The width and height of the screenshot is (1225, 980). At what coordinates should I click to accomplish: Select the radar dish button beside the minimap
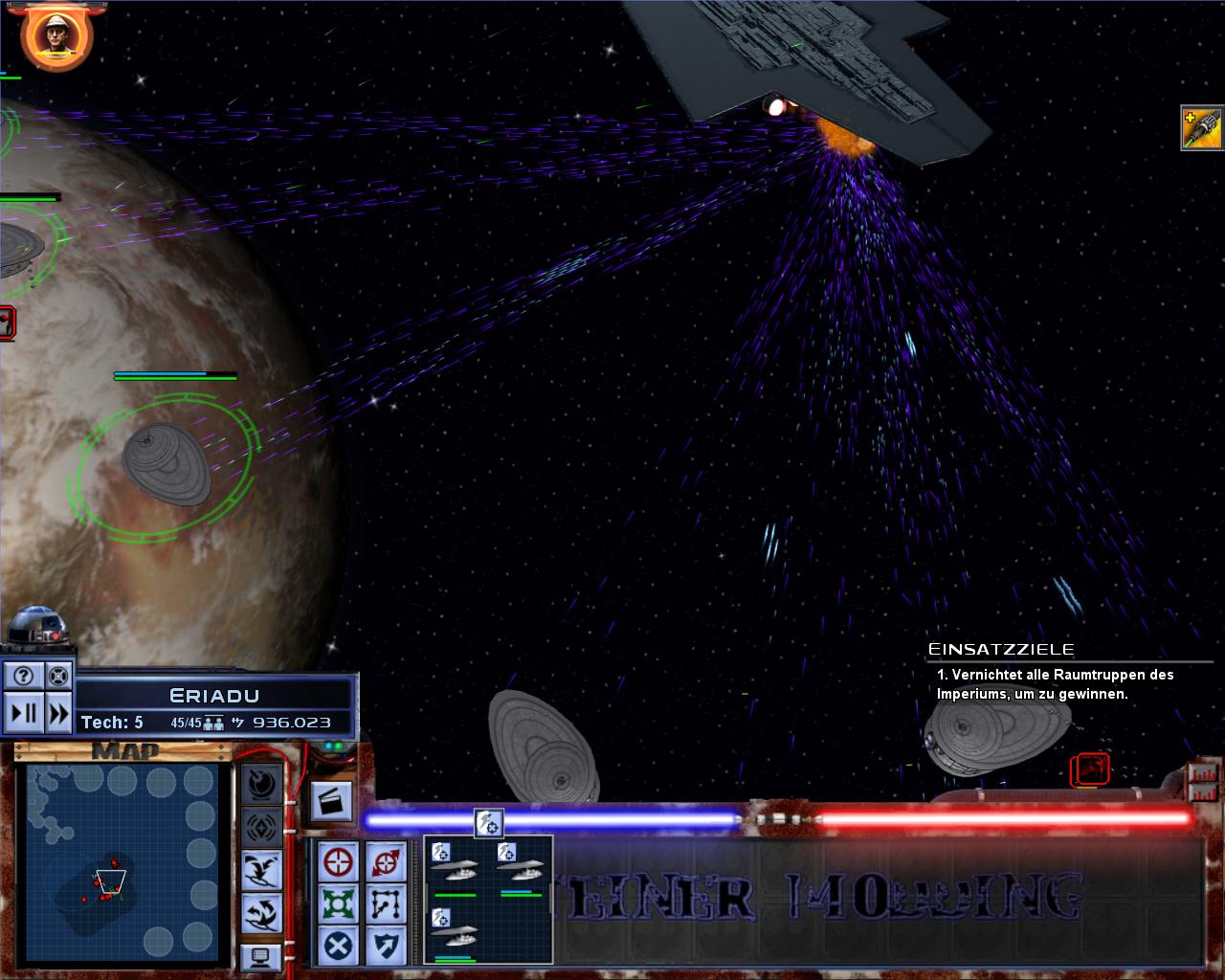pos(261,785)
